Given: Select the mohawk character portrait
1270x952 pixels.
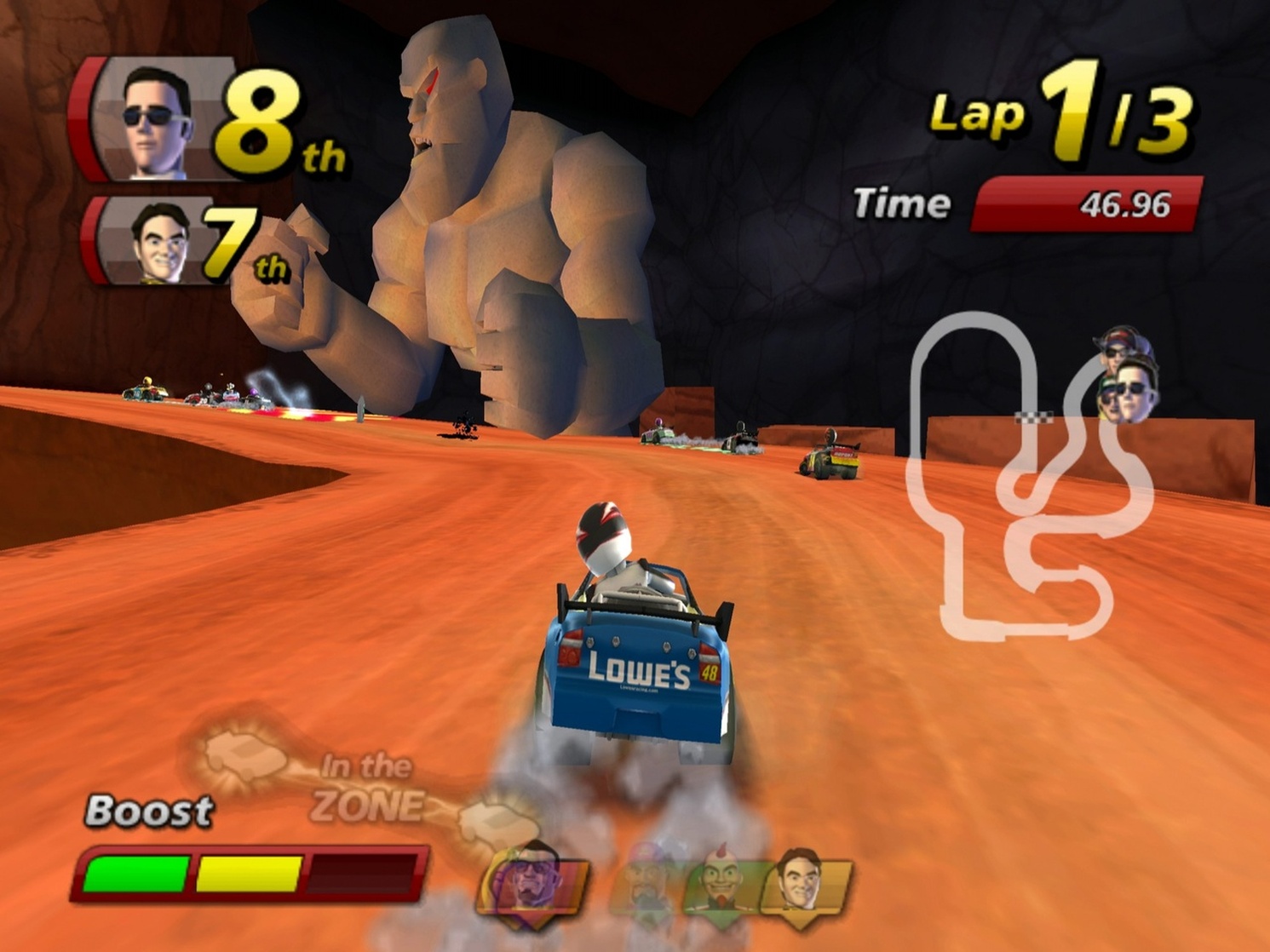Looking at the screenshot, I should 721,875.
